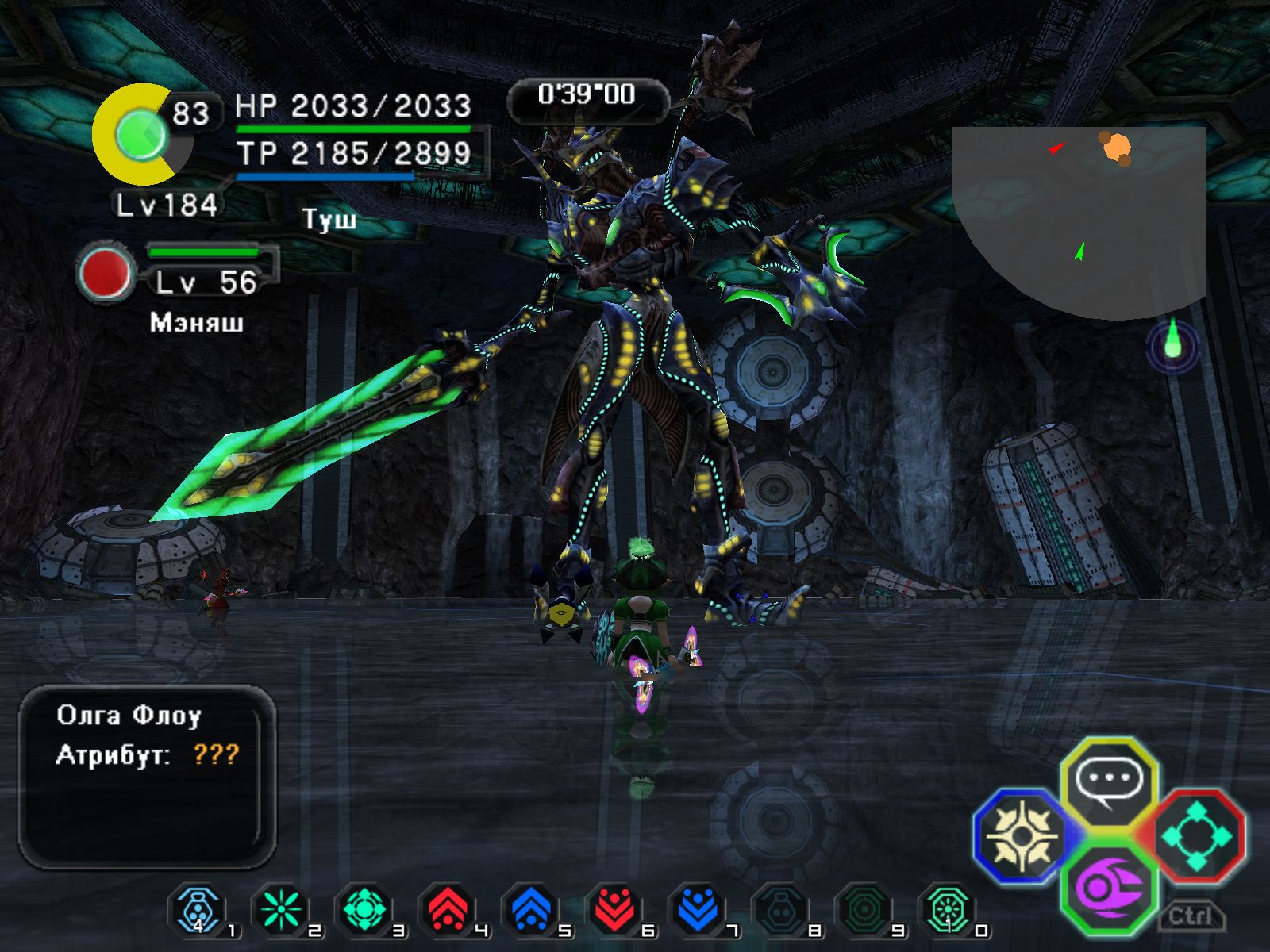Trigger the red-bordered teal diamond action
Screen dimensions: 1270x952
[1196, 835]
